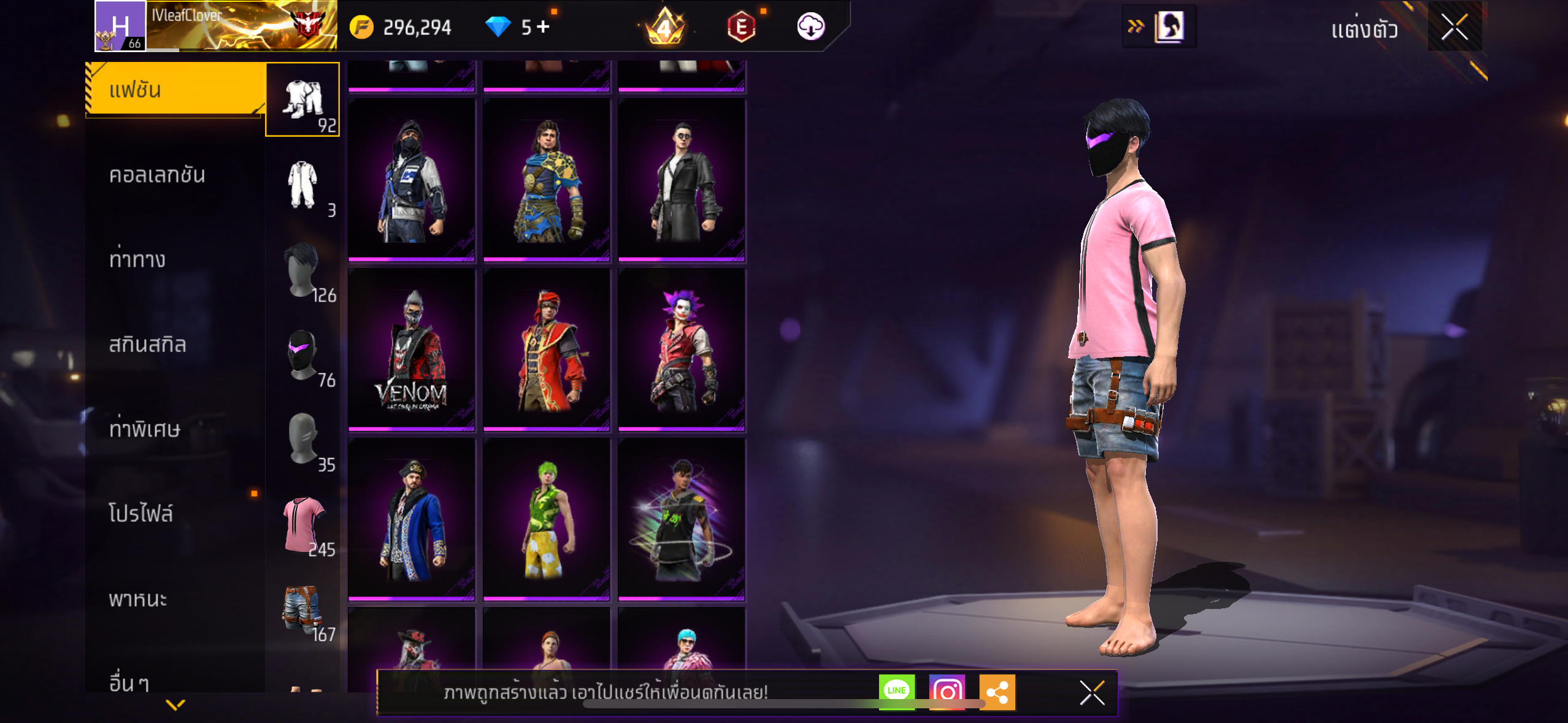Choose the black trench coat outfit
The height and width of the screenshot is (723, 1568).
(x=682, y=180)
